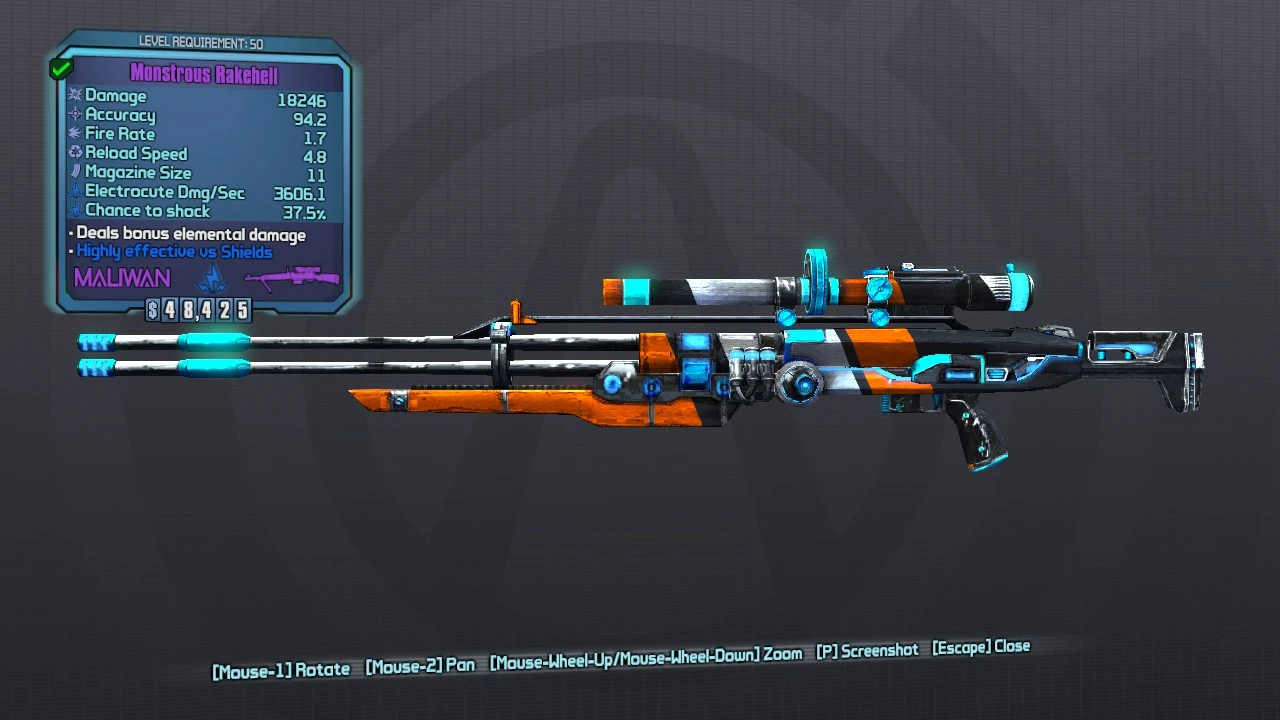
Task: Toggle the green checkmark on the item card
Action: (60, 67)
